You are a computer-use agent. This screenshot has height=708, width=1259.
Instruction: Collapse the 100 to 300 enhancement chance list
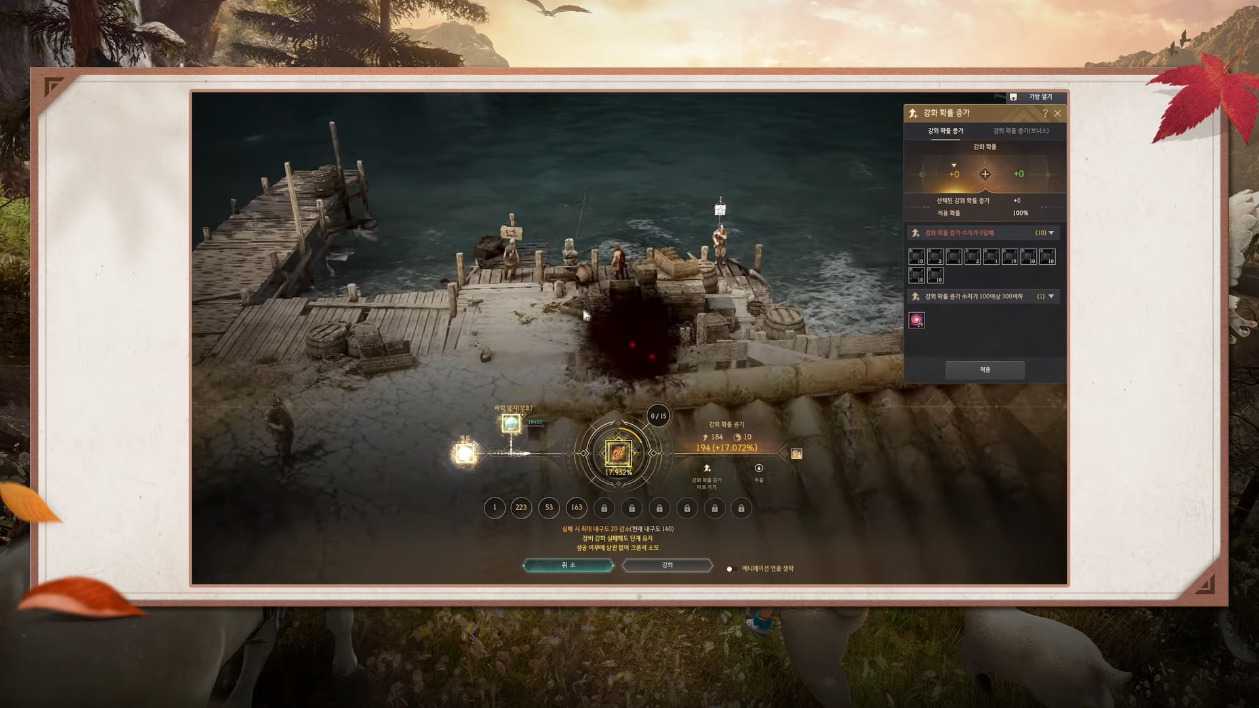1052,296
